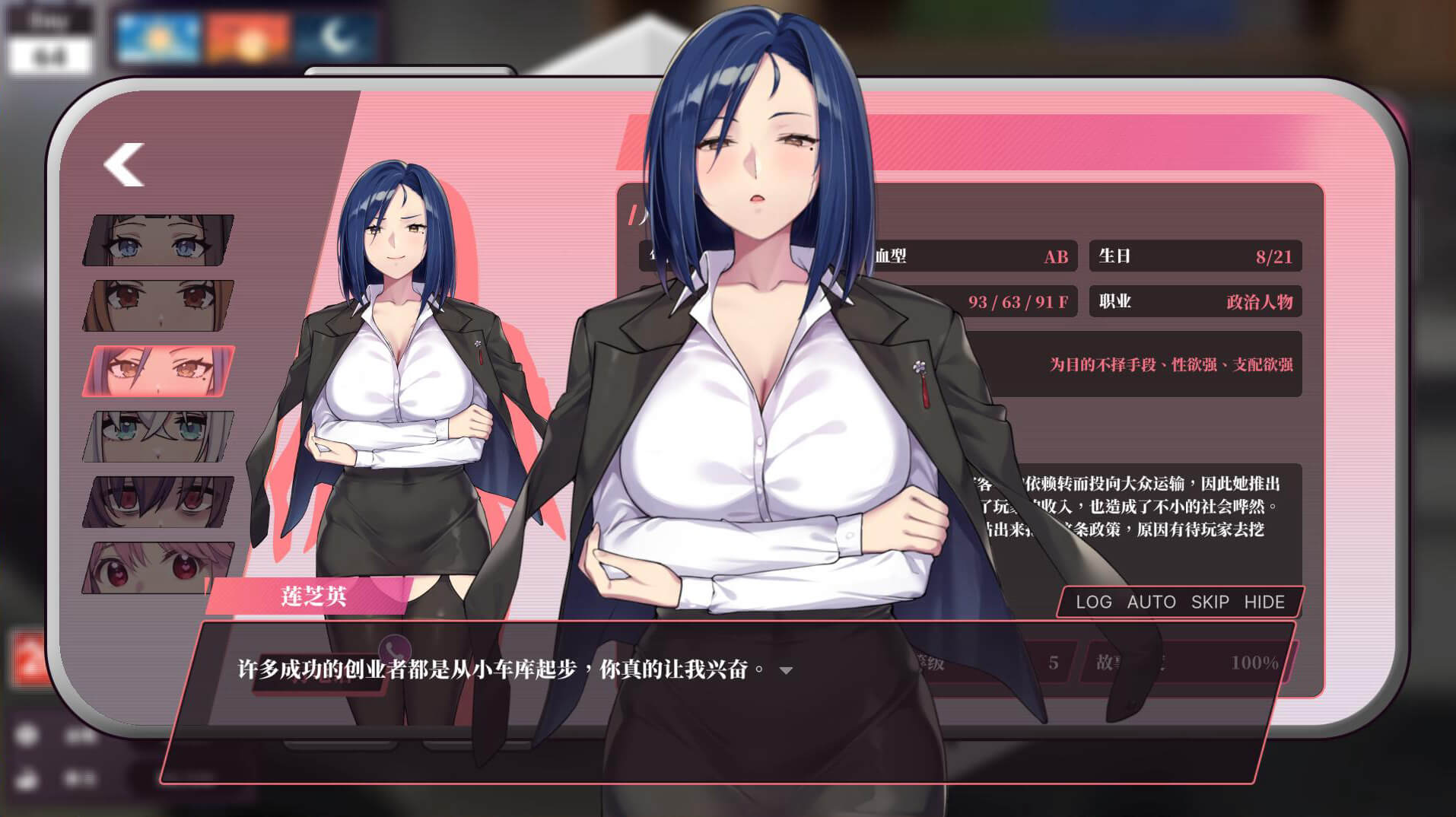Choose the dark-haired red-eyed character portrait
The height and width of the screenshot is (817, 1456).
[x=158, y=502]
